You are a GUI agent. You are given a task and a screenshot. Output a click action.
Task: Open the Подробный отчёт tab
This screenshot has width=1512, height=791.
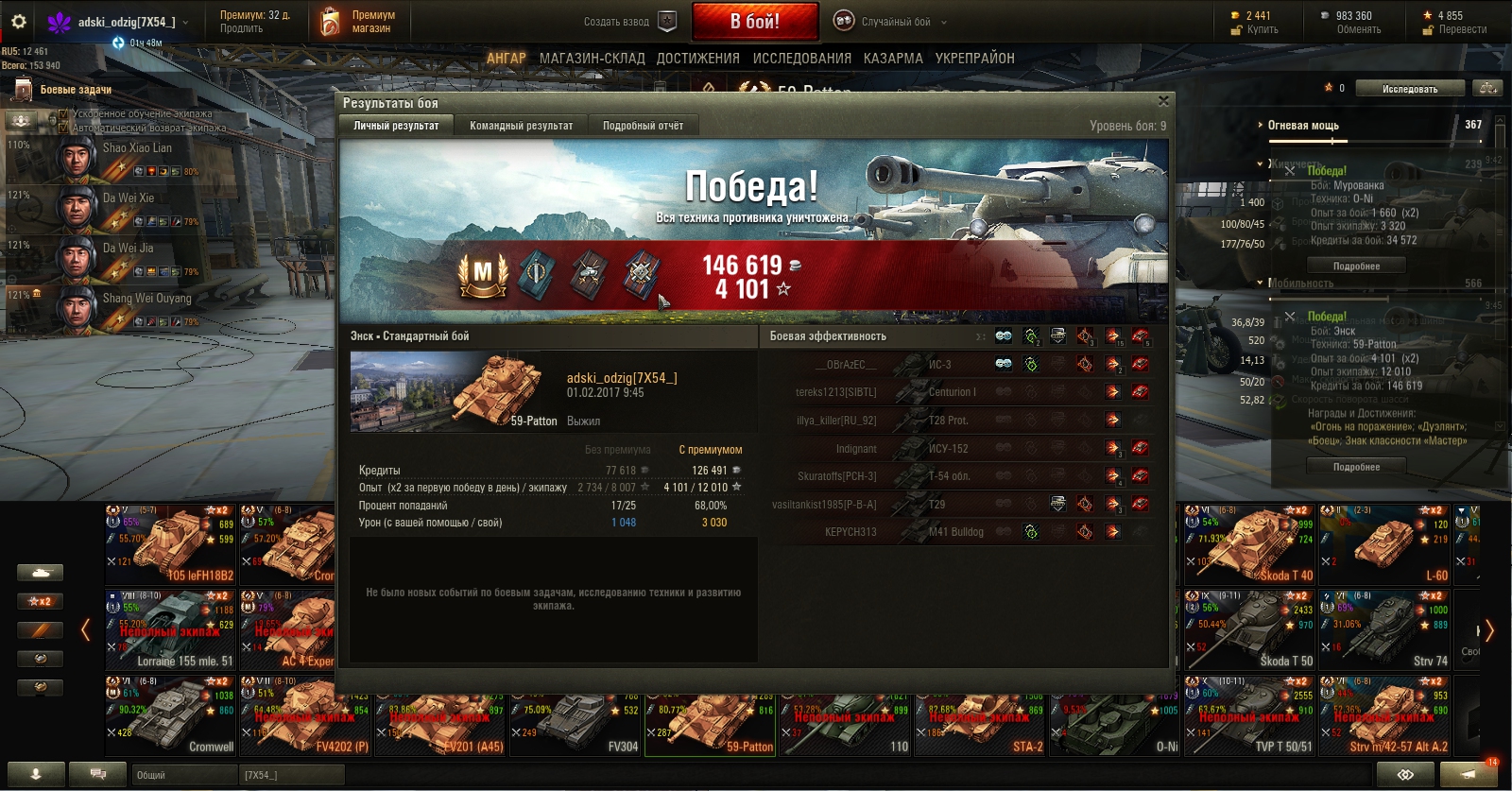(x=643, y=126)
